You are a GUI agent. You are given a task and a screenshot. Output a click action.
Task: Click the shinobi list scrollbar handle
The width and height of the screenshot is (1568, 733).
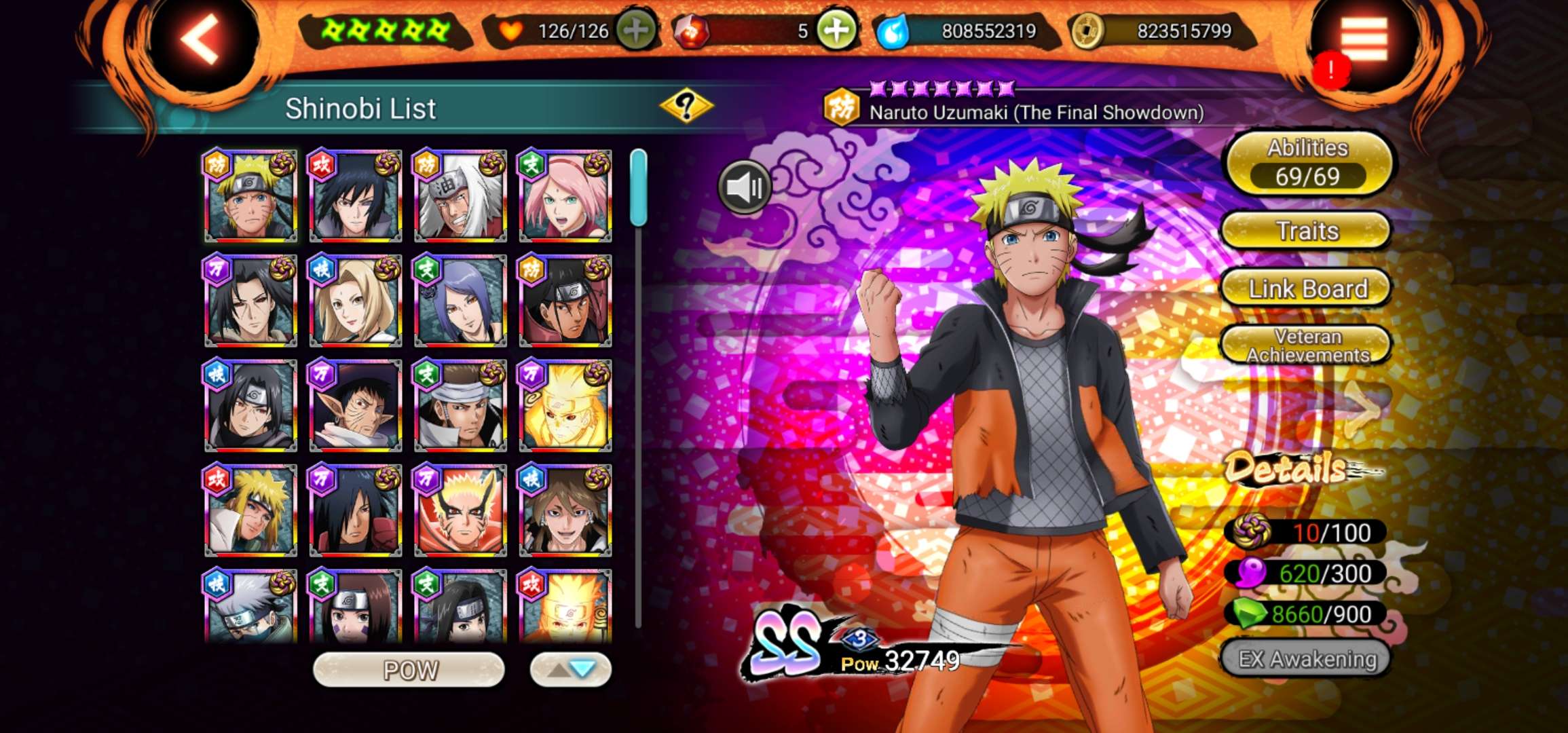[638, 188]
